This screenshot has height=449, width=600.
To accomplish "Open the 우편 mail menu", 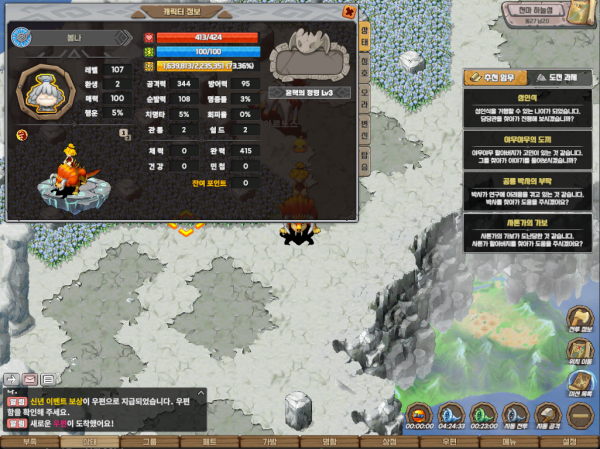I will pos(449,441).
